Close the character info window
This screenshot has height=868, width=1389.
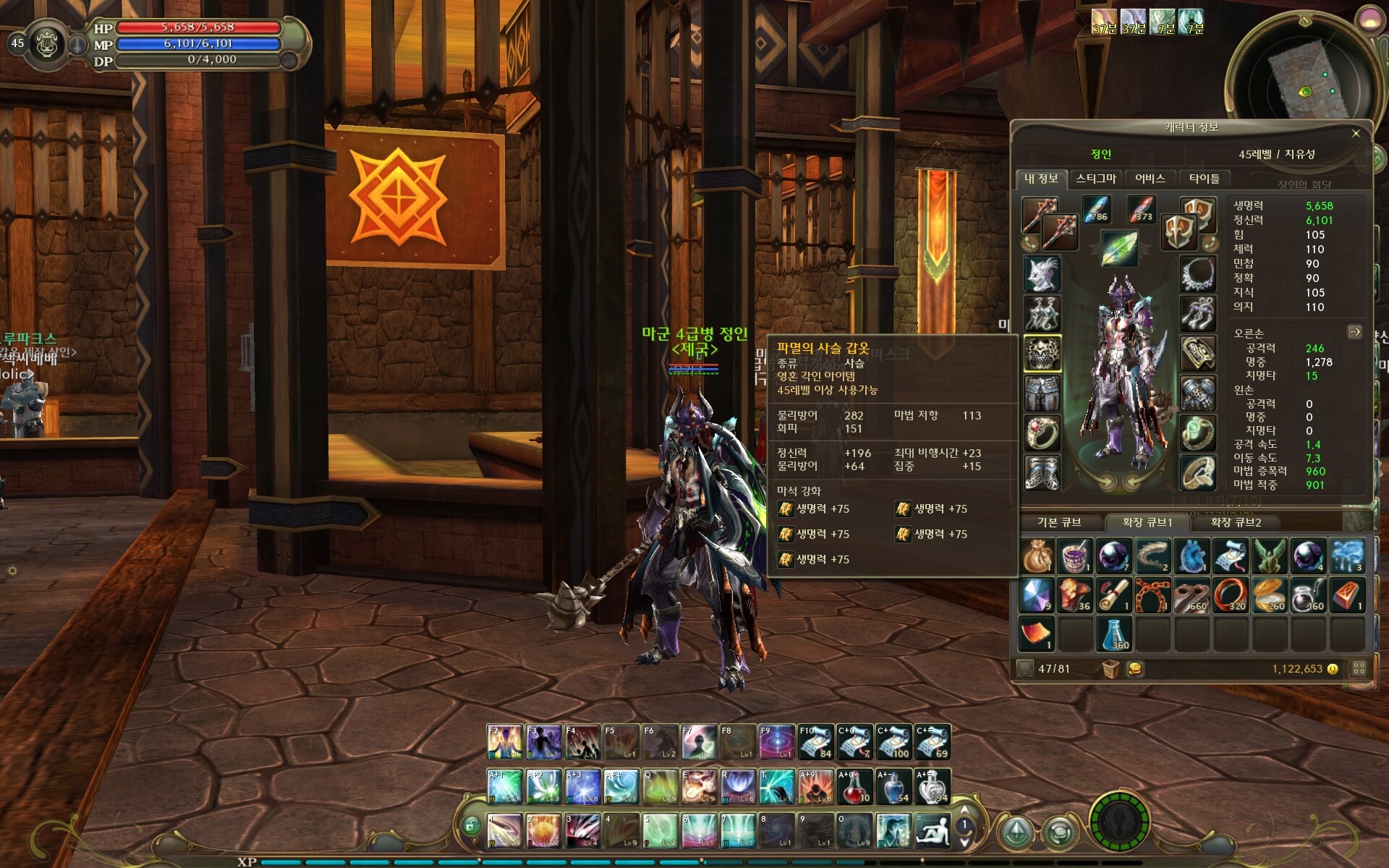(1356, 133)
